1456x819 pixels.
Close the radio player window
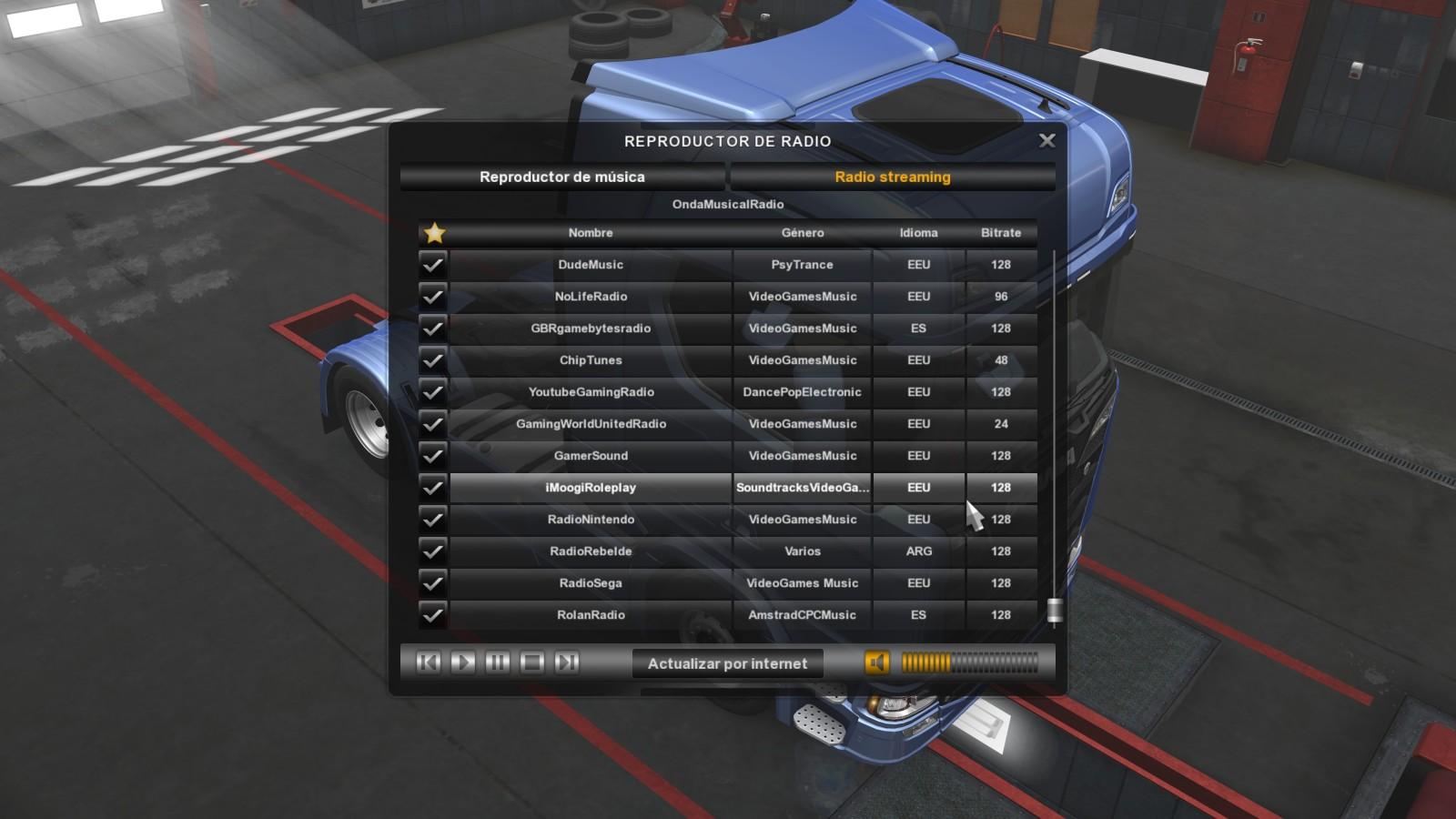1046,140
